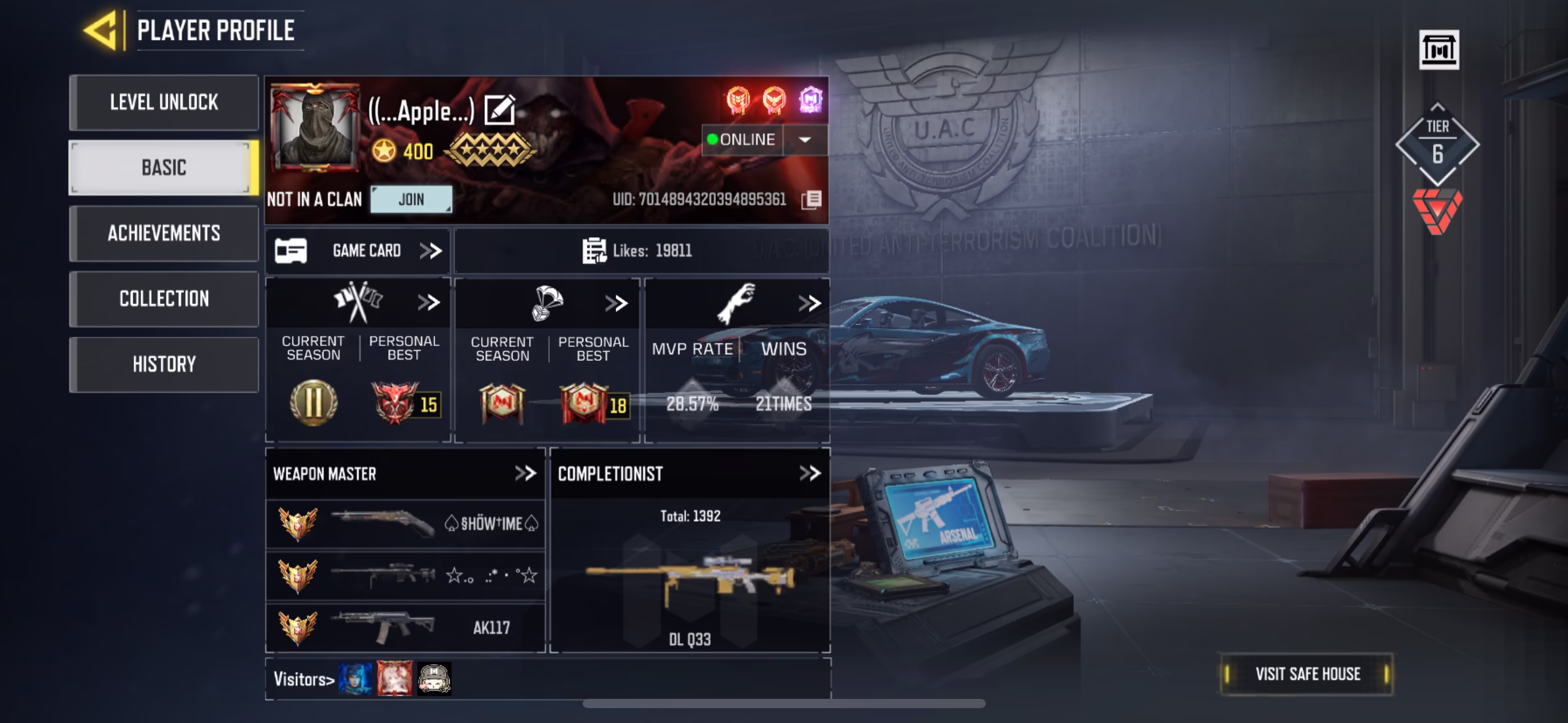Tap the Likes counter panel
Viewport: 1568px width, 723px height.
641,251
